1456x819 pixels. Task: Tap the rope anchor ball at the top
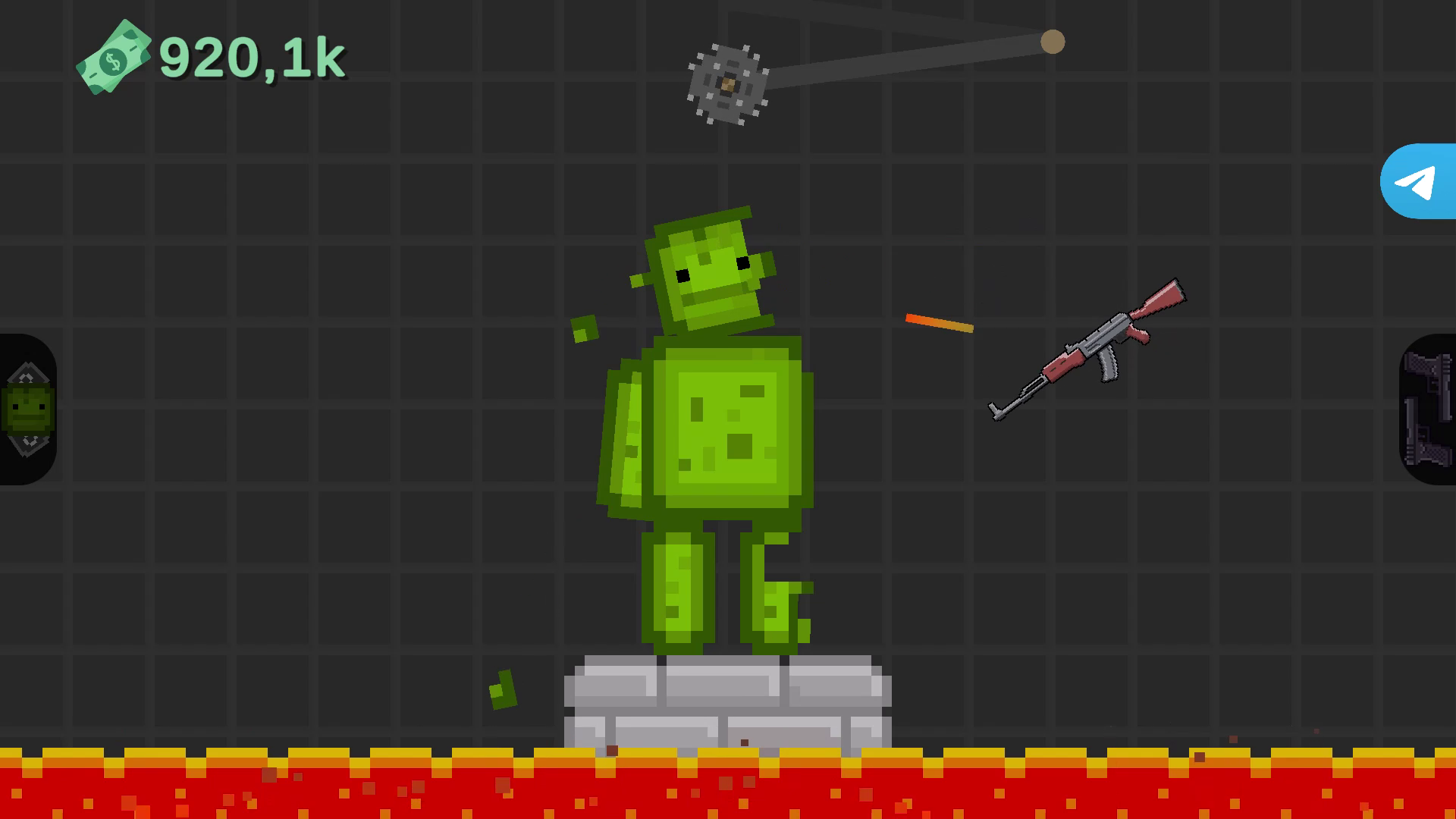pos(1053,42)
